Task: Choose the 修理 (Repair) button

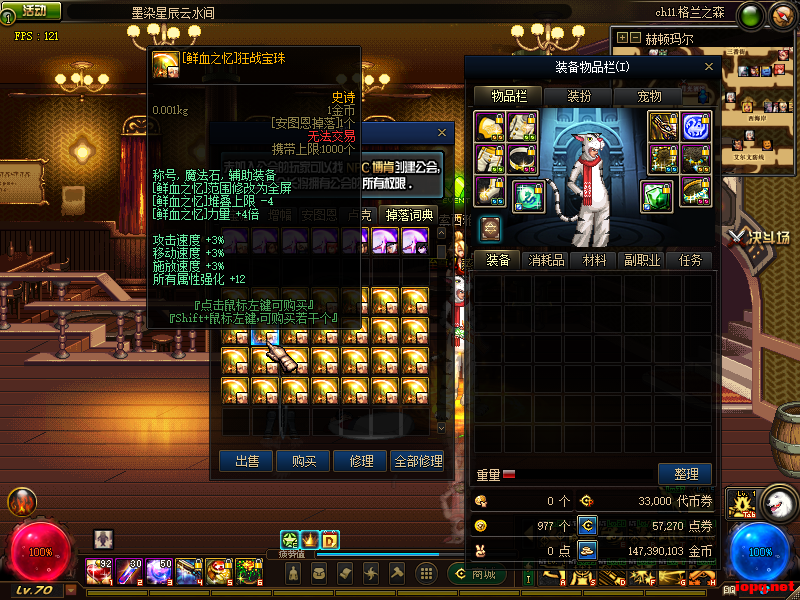Action: (x=361, y=461)
